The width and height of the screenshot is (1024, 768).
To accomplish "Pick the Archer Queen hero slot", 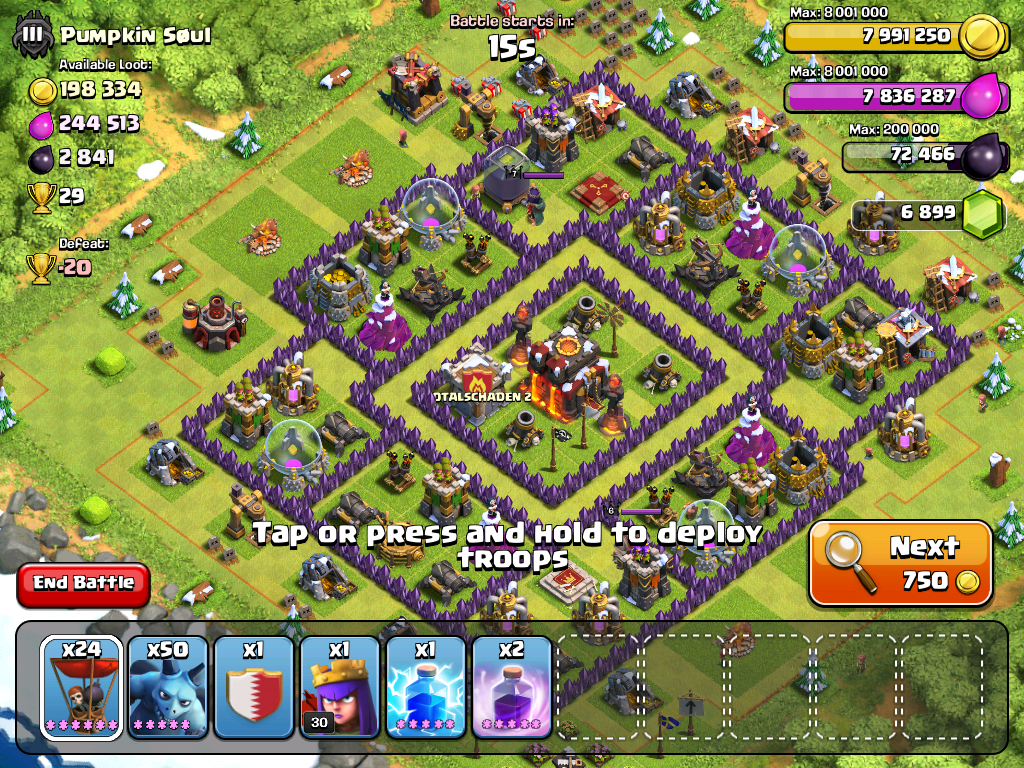I will point(340,686).
